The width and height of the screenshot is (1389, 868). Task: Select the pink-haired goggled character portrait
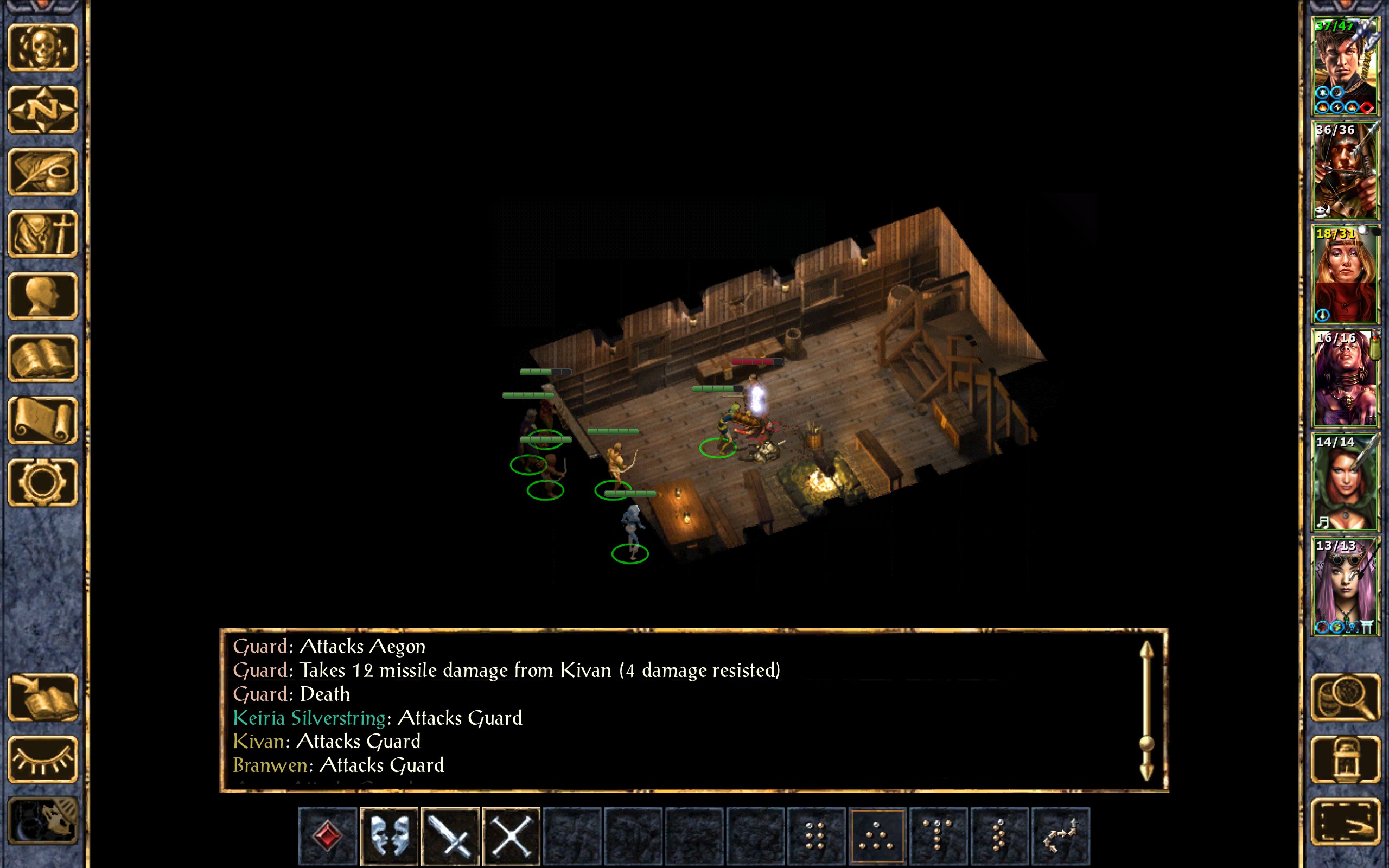pos(1345,585)
